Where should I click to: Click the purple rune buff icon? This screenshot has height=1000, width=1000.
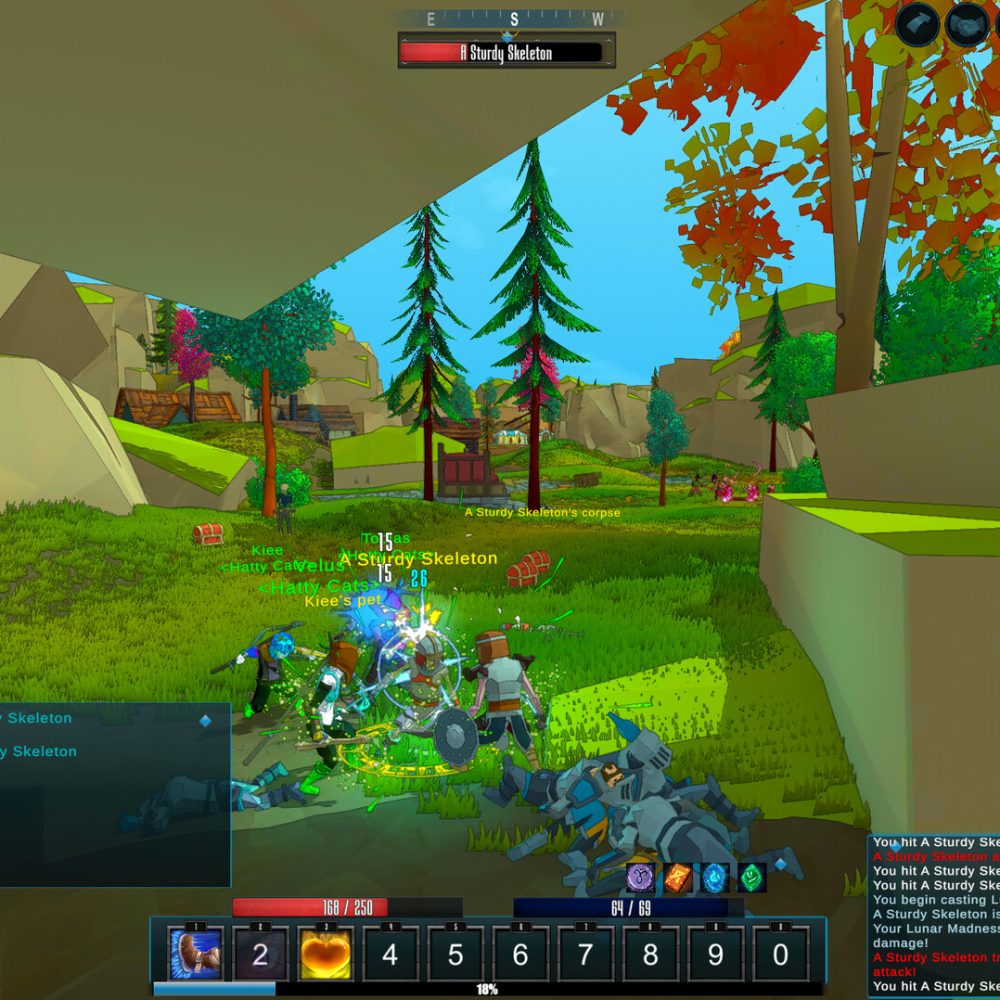tap(641, 877)
